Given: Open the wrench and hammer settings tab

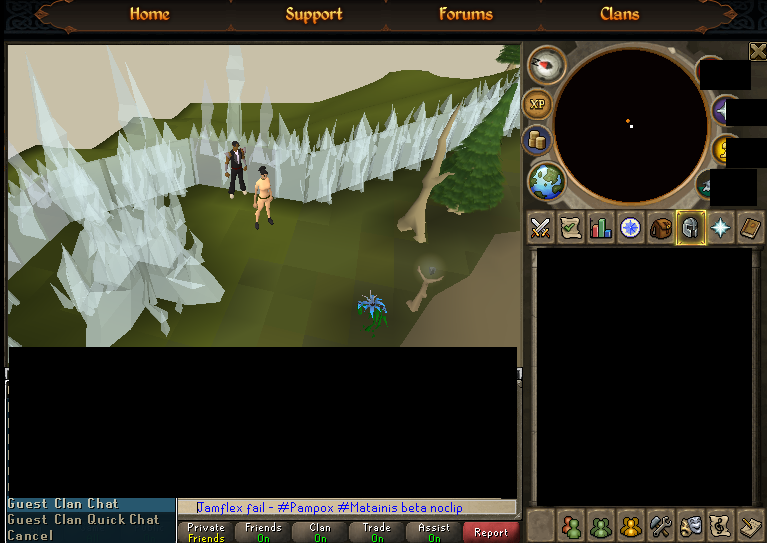Looking at the screenshot, I should click(660, 524).
